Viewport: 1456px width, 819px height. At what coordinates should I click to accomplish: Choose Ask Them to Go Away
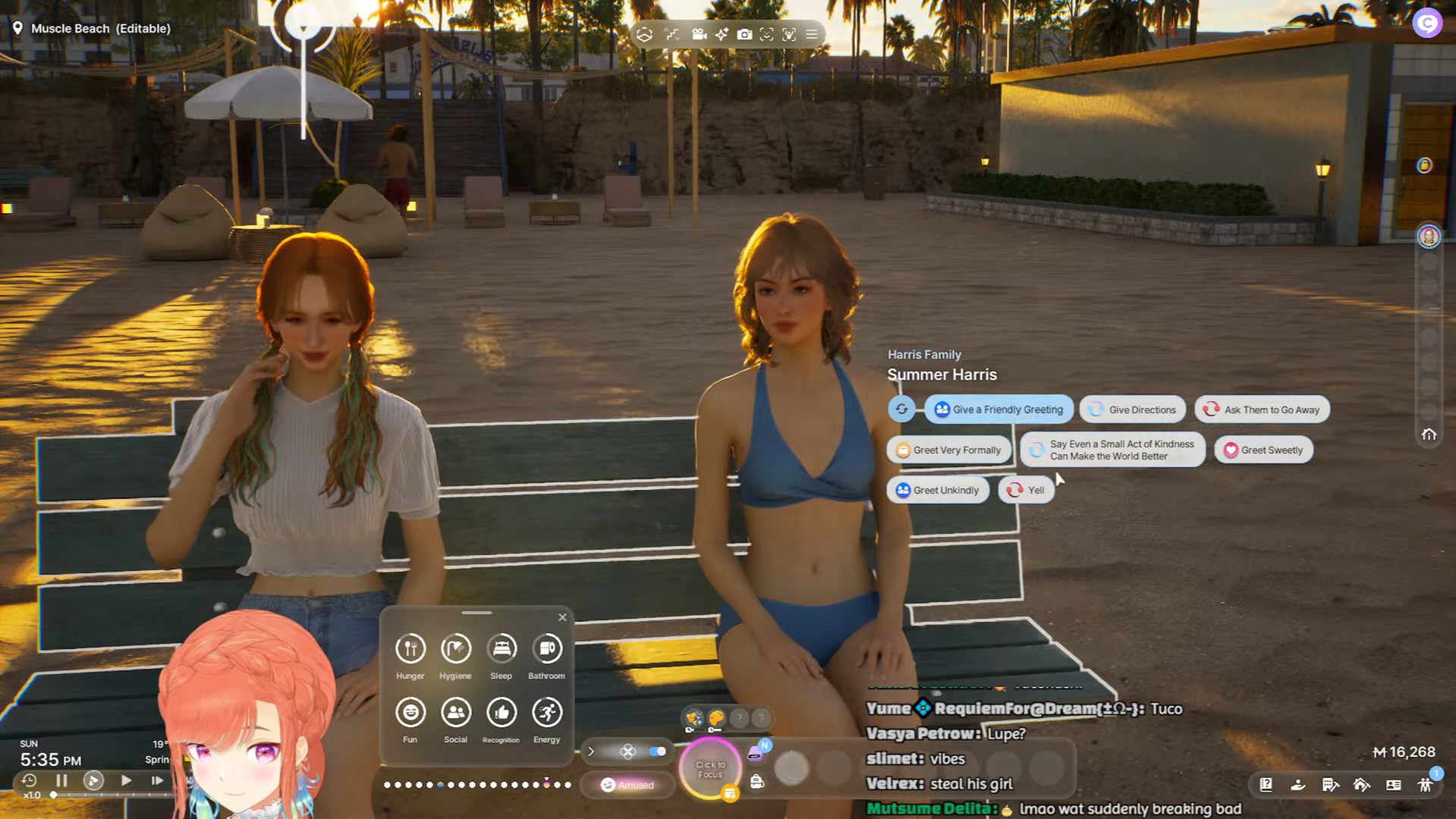pos(1262,409)
